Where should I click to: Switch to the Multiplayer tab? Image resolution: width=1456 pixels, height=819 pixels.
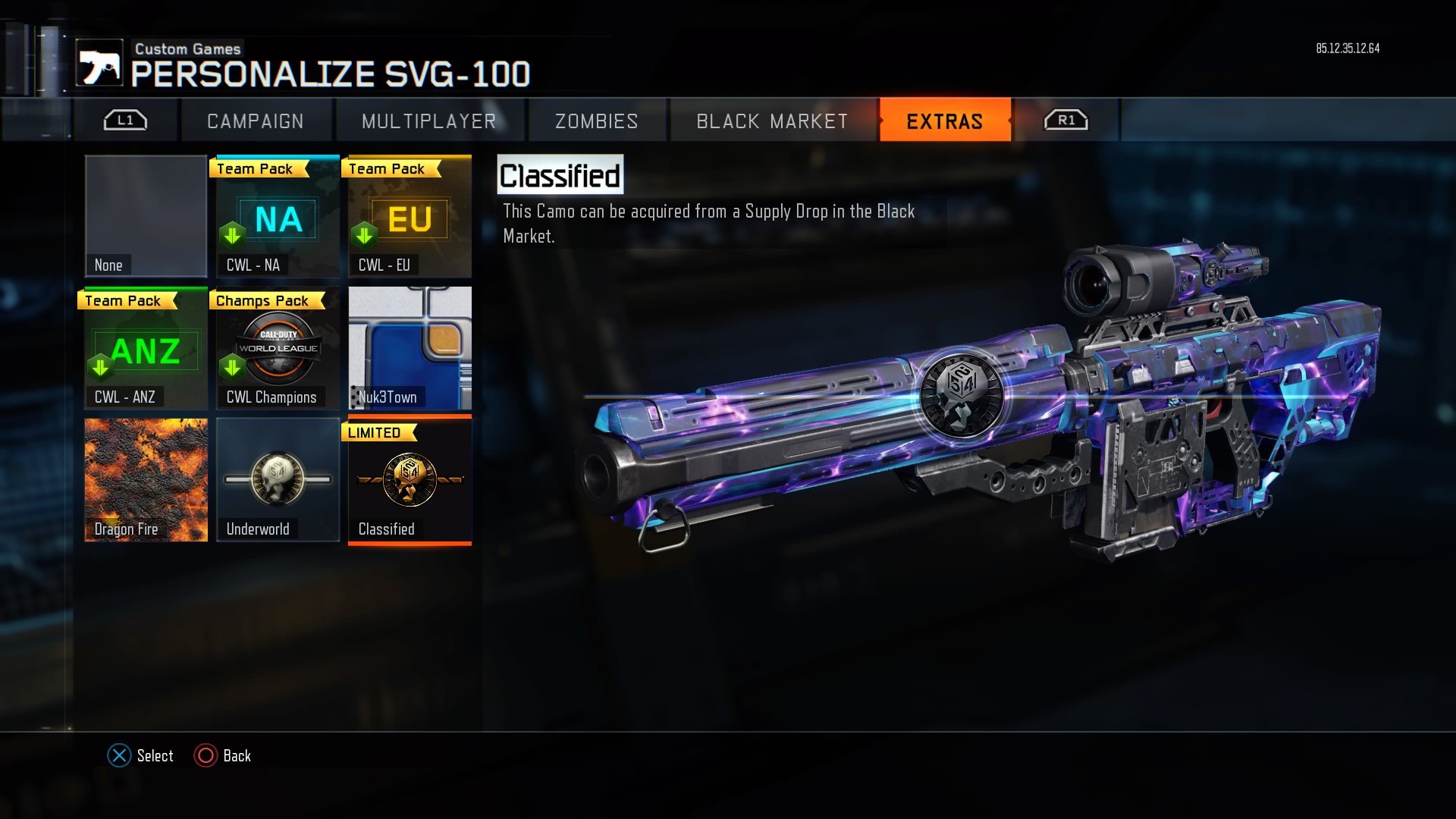[429, 120]
